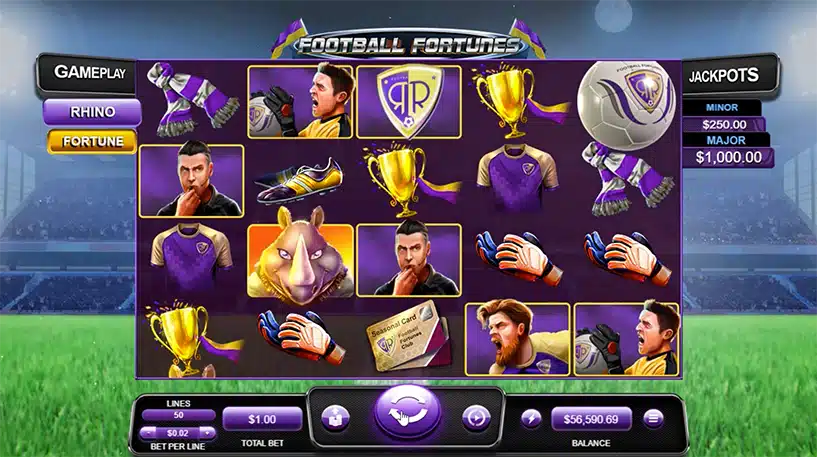Spin the reels with the central button

pos(408,416)
